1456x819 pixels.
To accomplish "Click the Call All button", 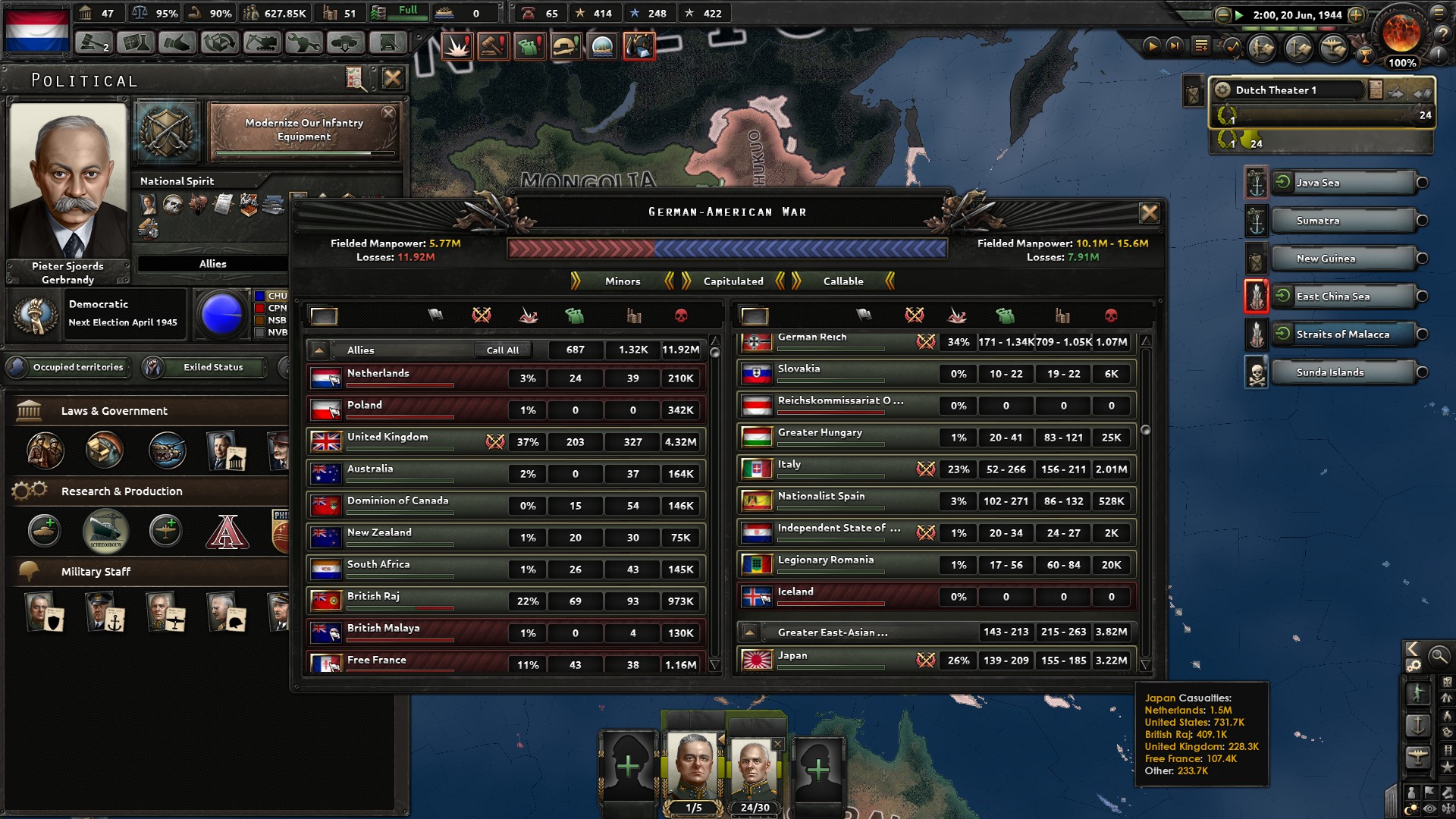I will click(x=504, y=350).
